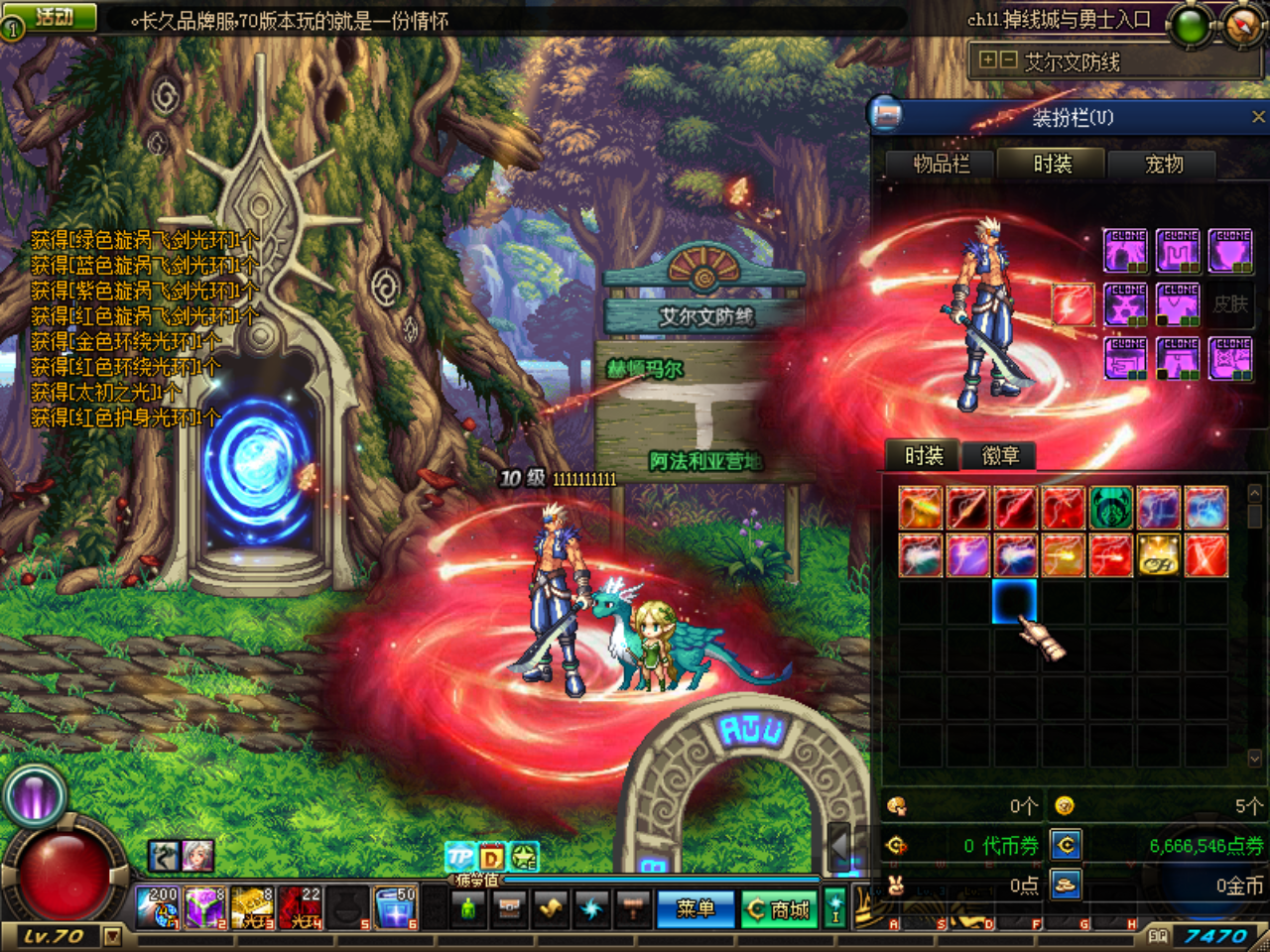
Task: Switch to the 宠物 pet tab
Action: click(x=1164, y=165)
